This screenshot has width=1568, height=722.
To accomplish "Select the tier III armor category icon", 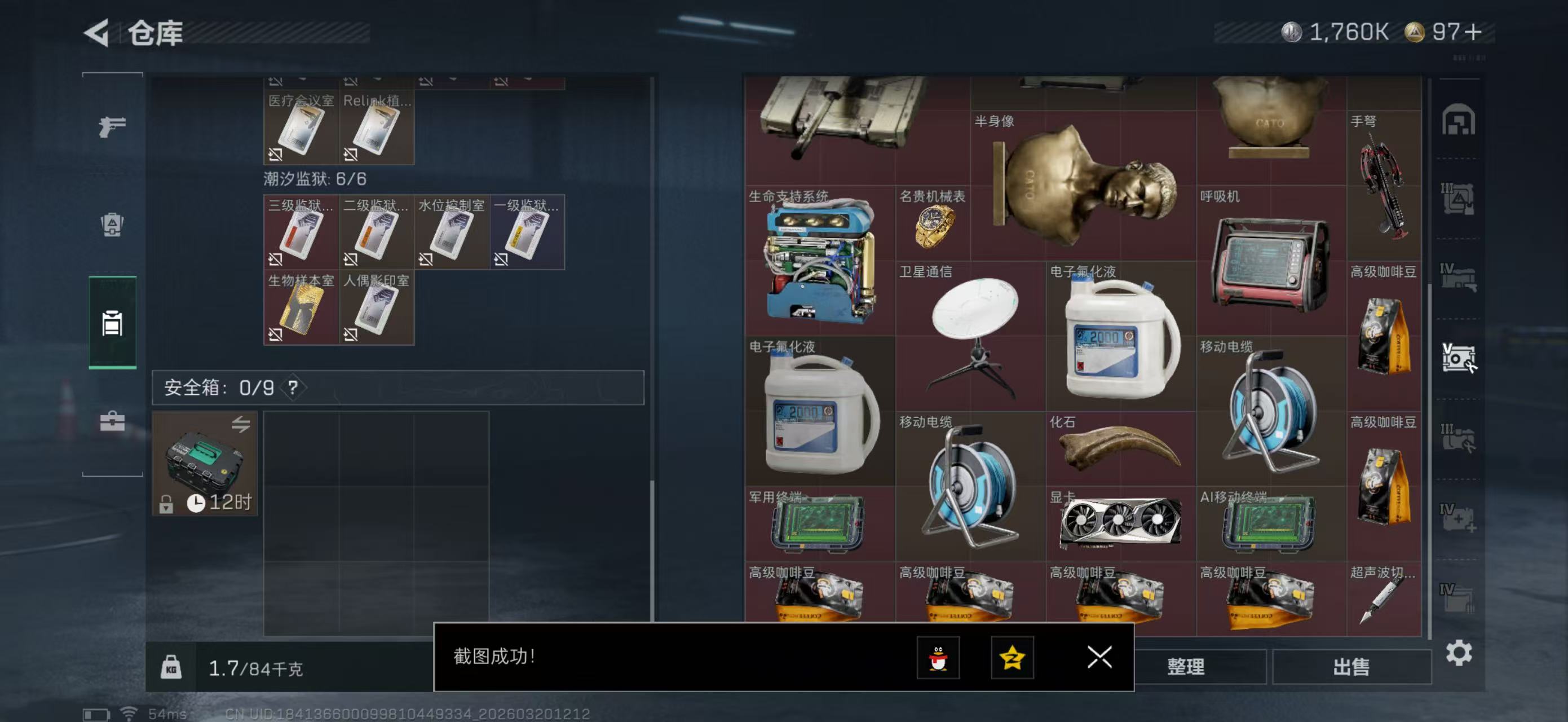I will click(1459, 199).
